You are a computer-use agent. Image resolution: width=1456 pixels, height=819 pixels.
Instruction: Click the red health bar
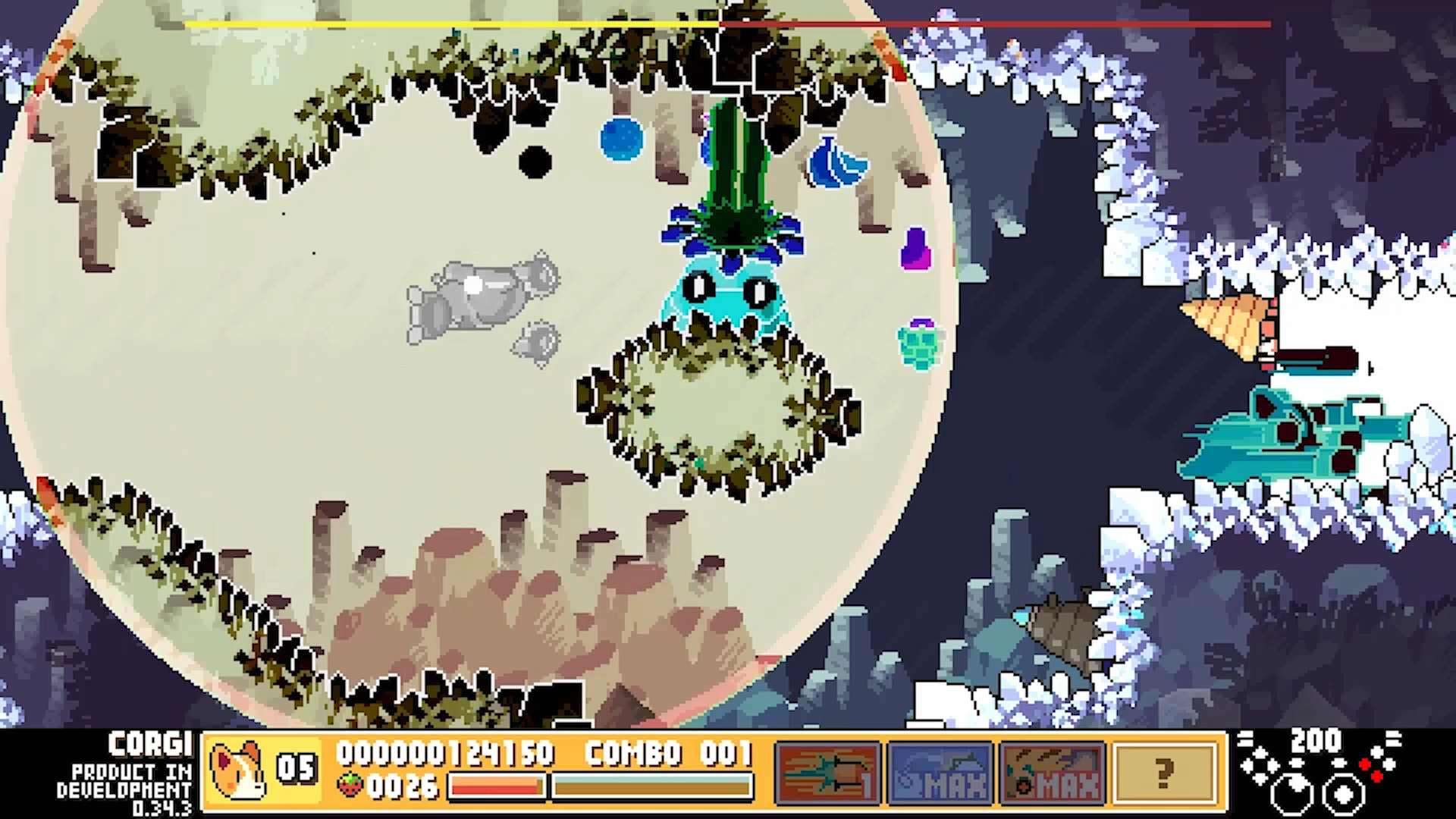[x=497, y=789]
